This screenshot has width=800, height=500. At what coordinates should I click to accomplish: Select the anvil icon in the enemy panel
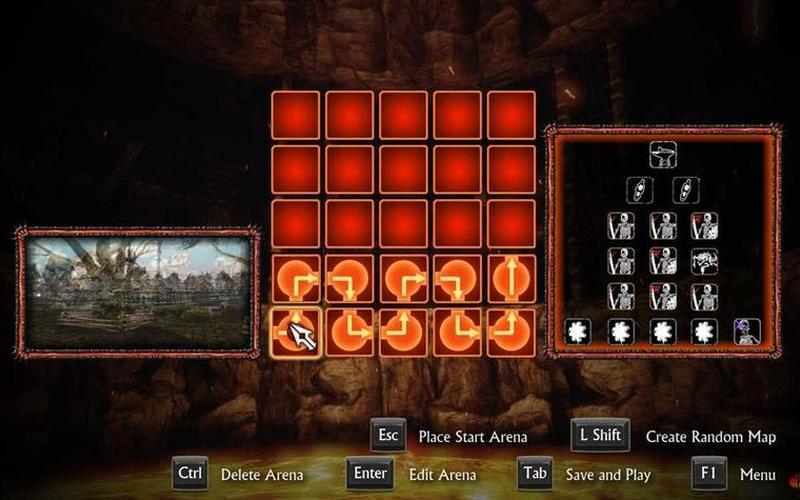tap(661, 155)
